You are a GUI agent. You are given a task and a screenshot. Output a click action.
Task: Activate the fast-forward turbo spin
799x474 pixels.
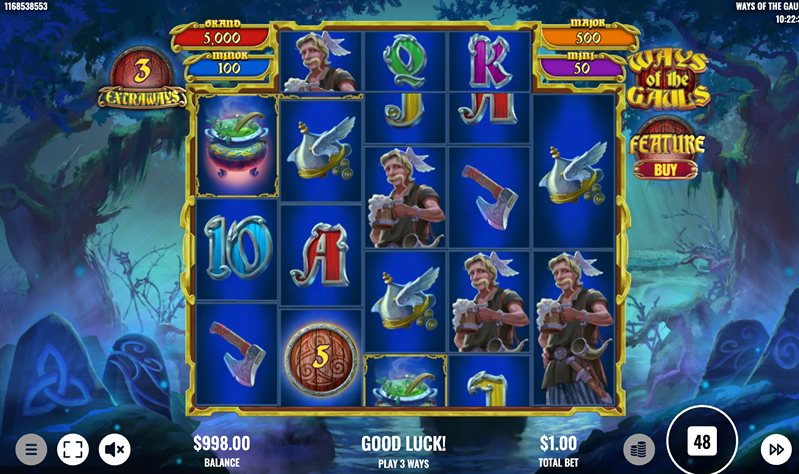click(x=776, y=449)
